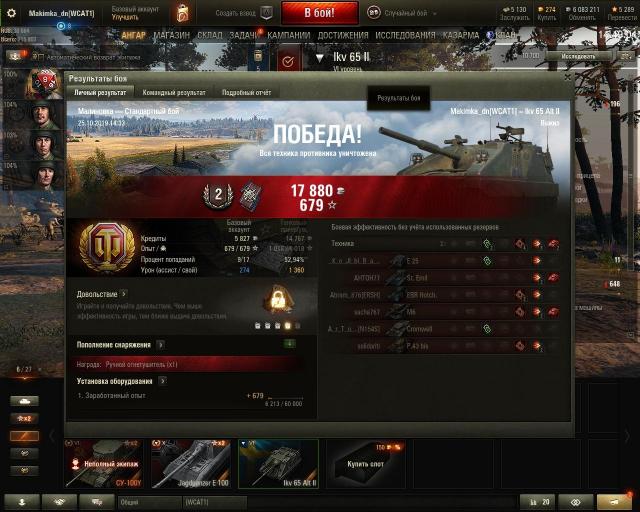Viewport: 640px width, 512px height.
Task: Buy a new garage slot
Action: coord(365,465)
